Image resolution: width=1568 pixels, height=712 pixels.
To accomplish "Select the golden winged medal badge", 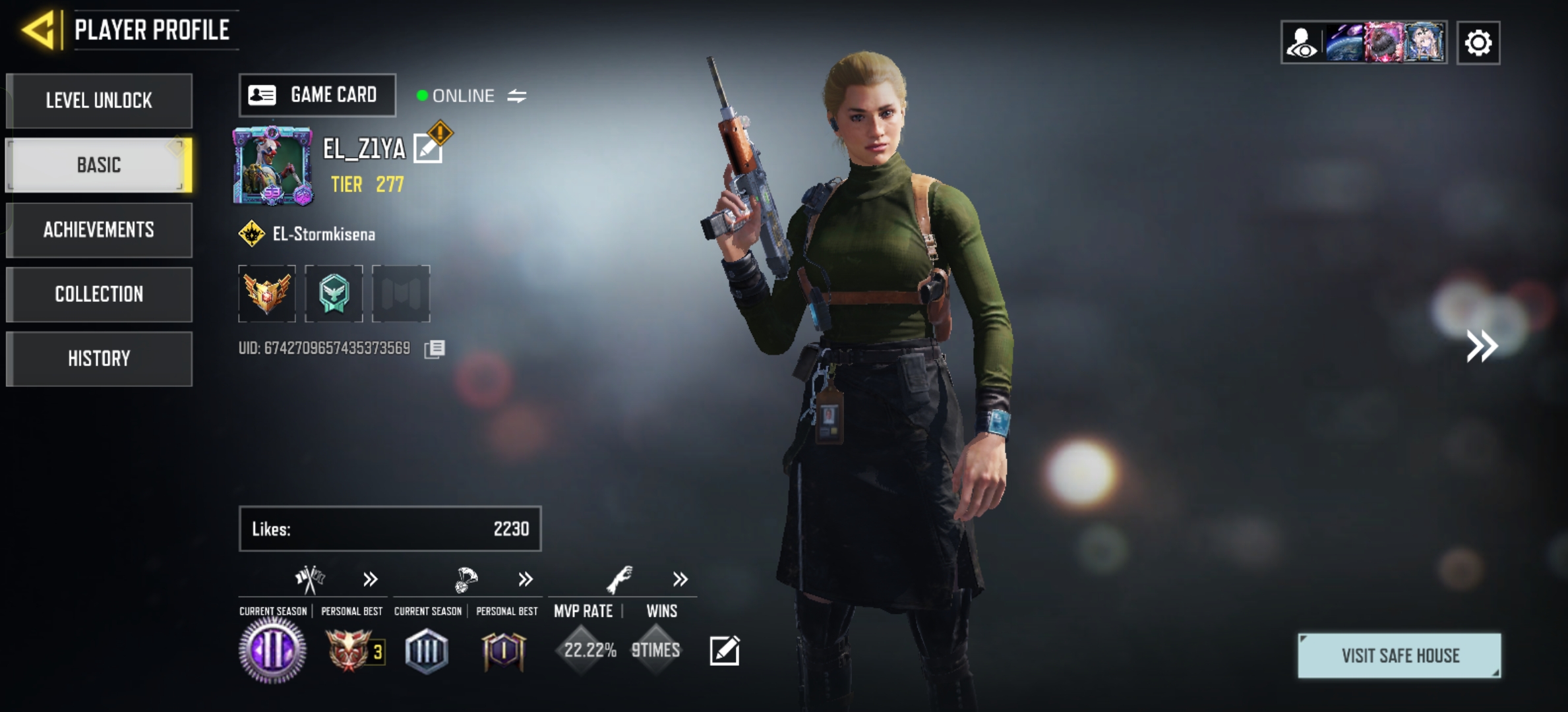I will [267, 293].
